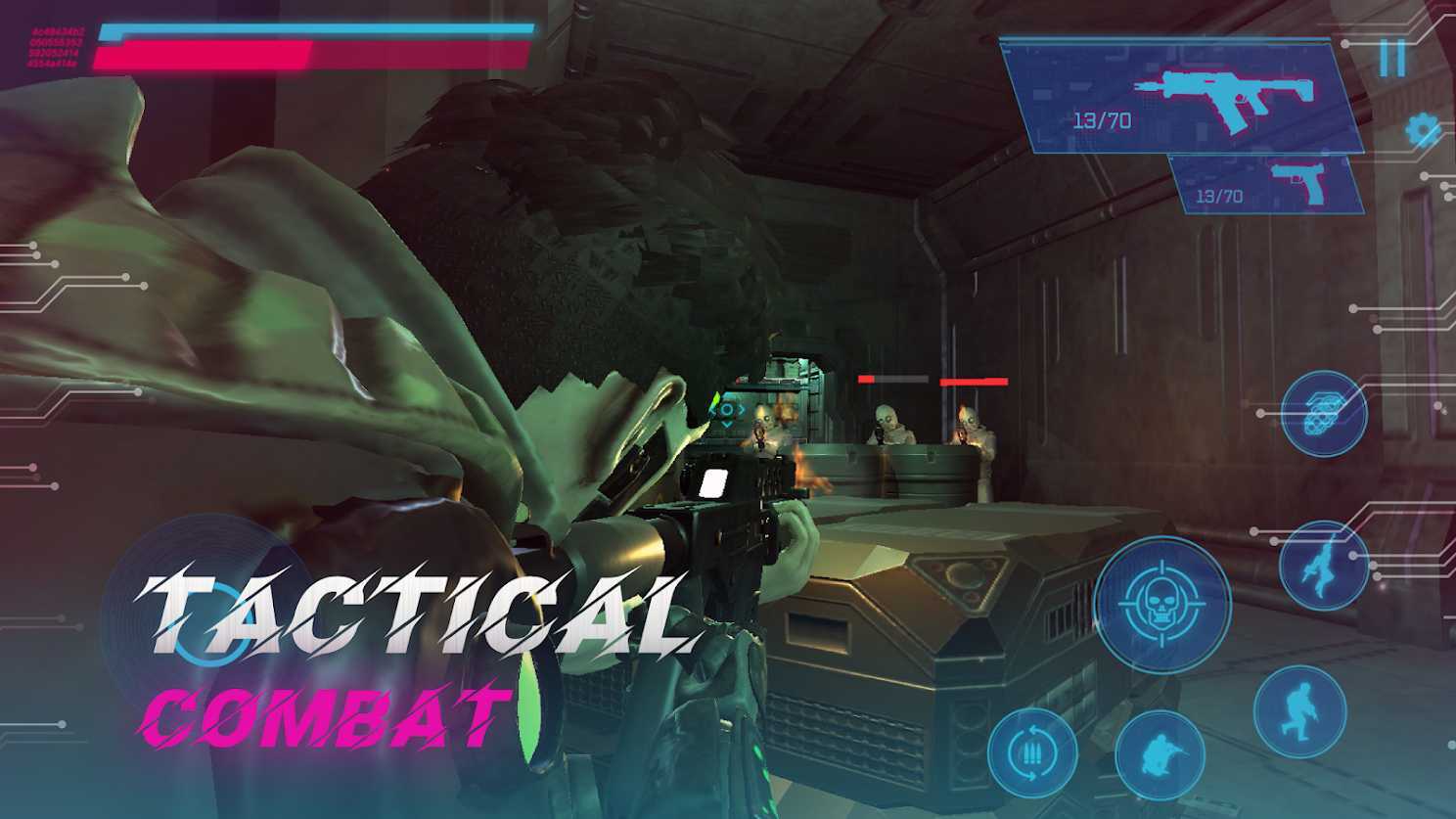This screenshot has height=819, width=1456.
Task: Activate the jumping soldier action button
Action: click(1323, 566)
